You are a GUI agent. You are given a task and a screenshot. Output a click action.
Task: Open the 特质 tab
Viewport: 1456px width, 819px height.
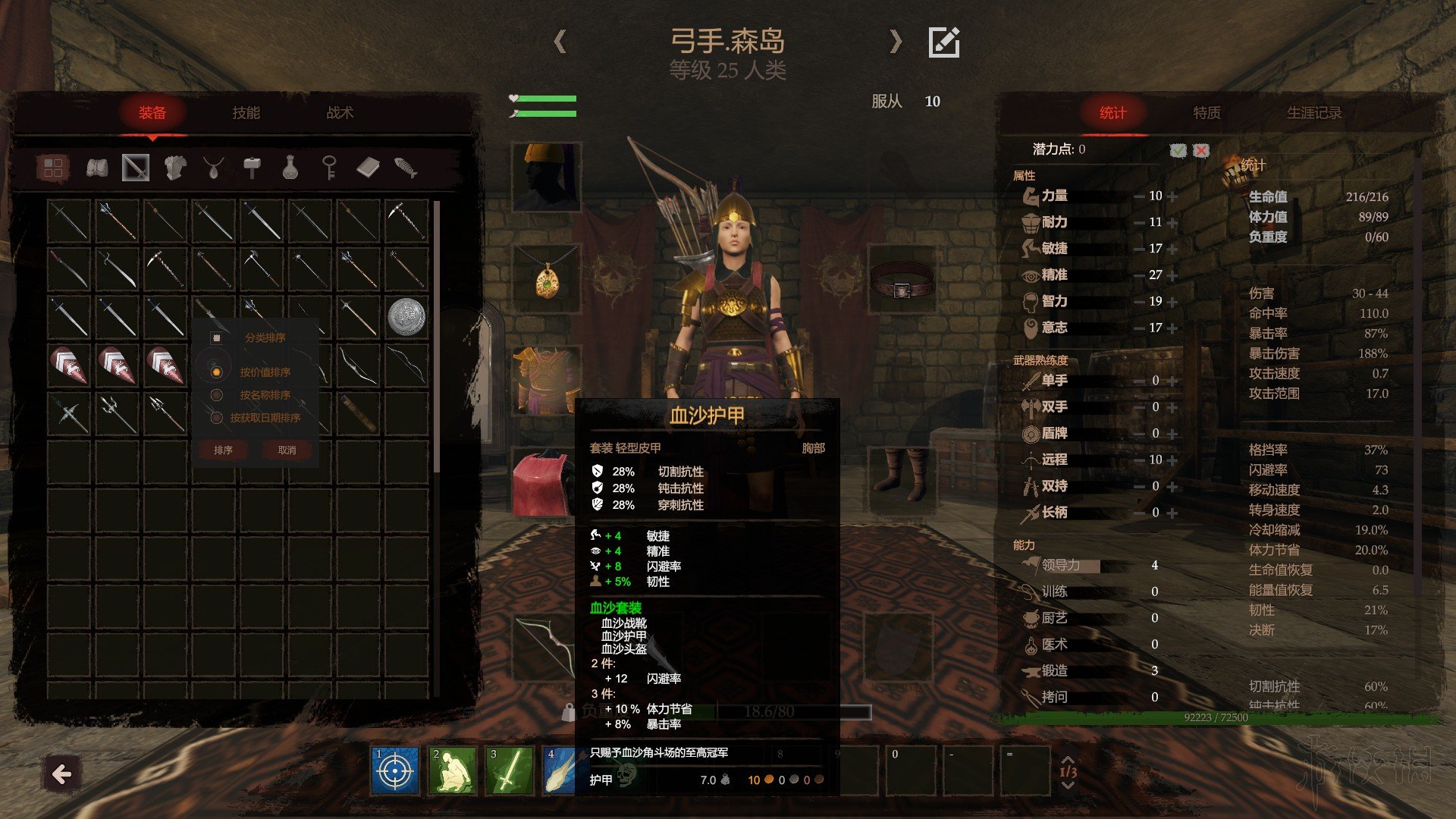click(x=1207, y=113)
